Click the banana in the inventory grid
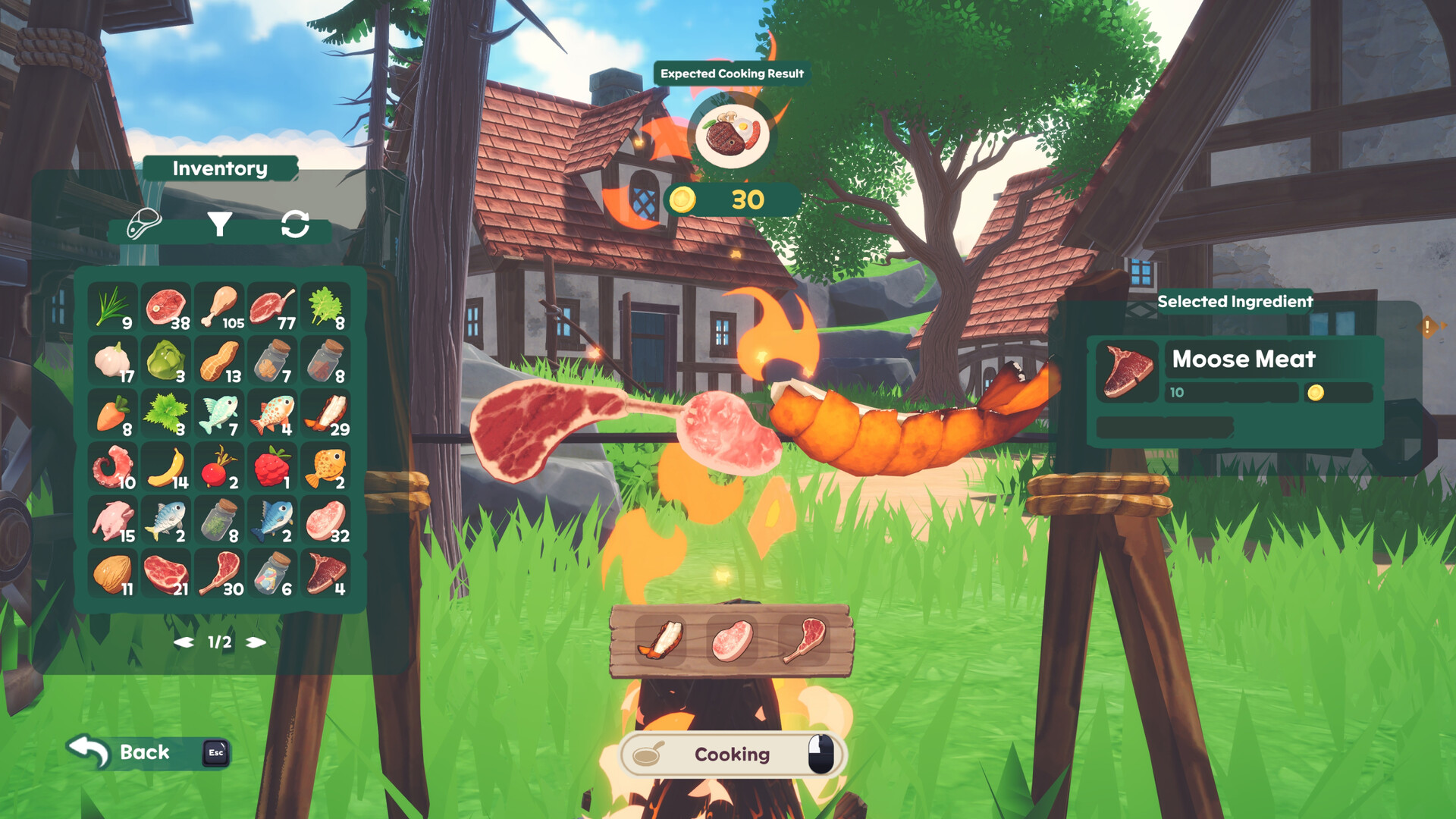Screen dimensions: 1456x819 [x=166, y=468]
